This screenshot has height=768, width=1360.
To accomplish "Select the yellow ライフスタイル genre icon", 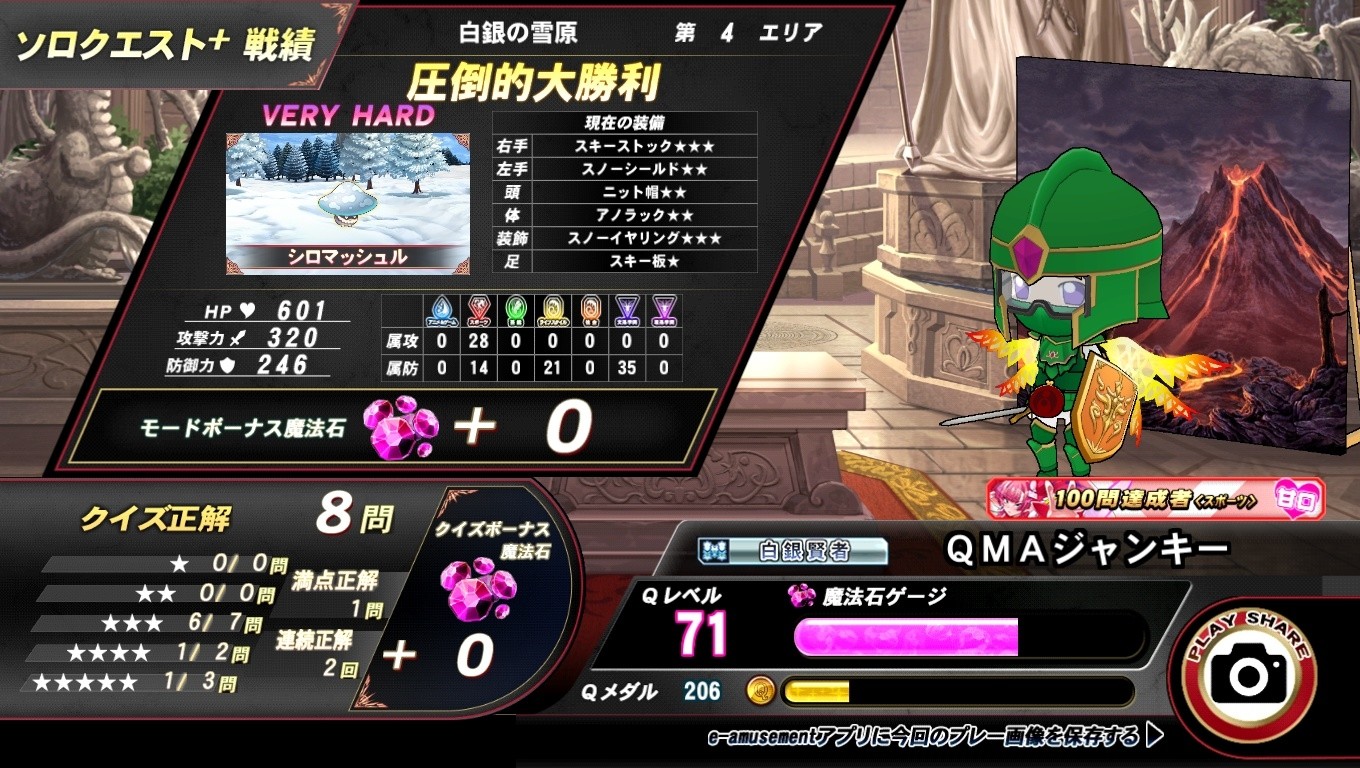I will point(551,310).
